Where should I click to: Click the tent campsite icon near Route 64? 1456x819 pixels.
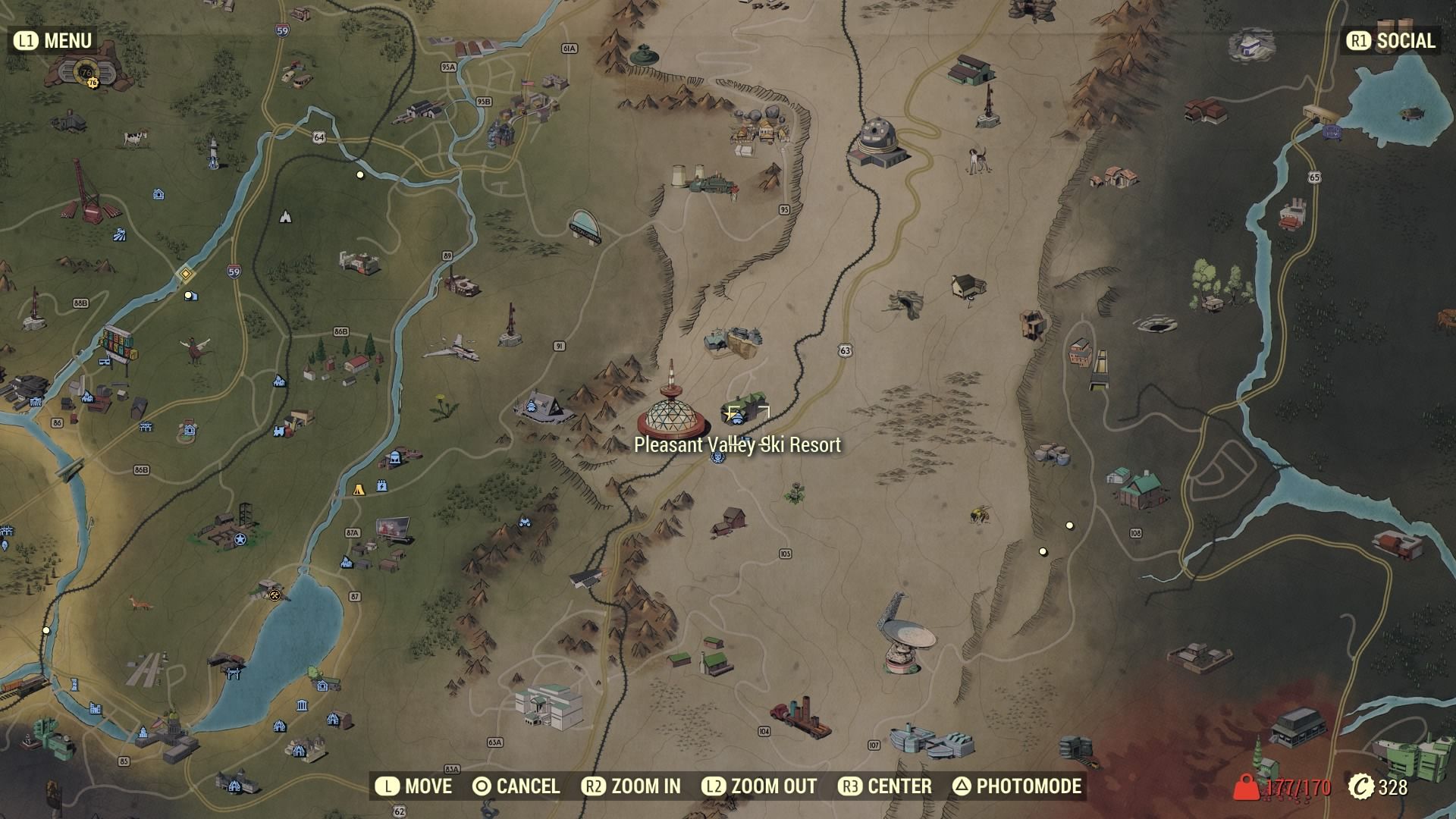pyautogui.click(x=285, y=218)
